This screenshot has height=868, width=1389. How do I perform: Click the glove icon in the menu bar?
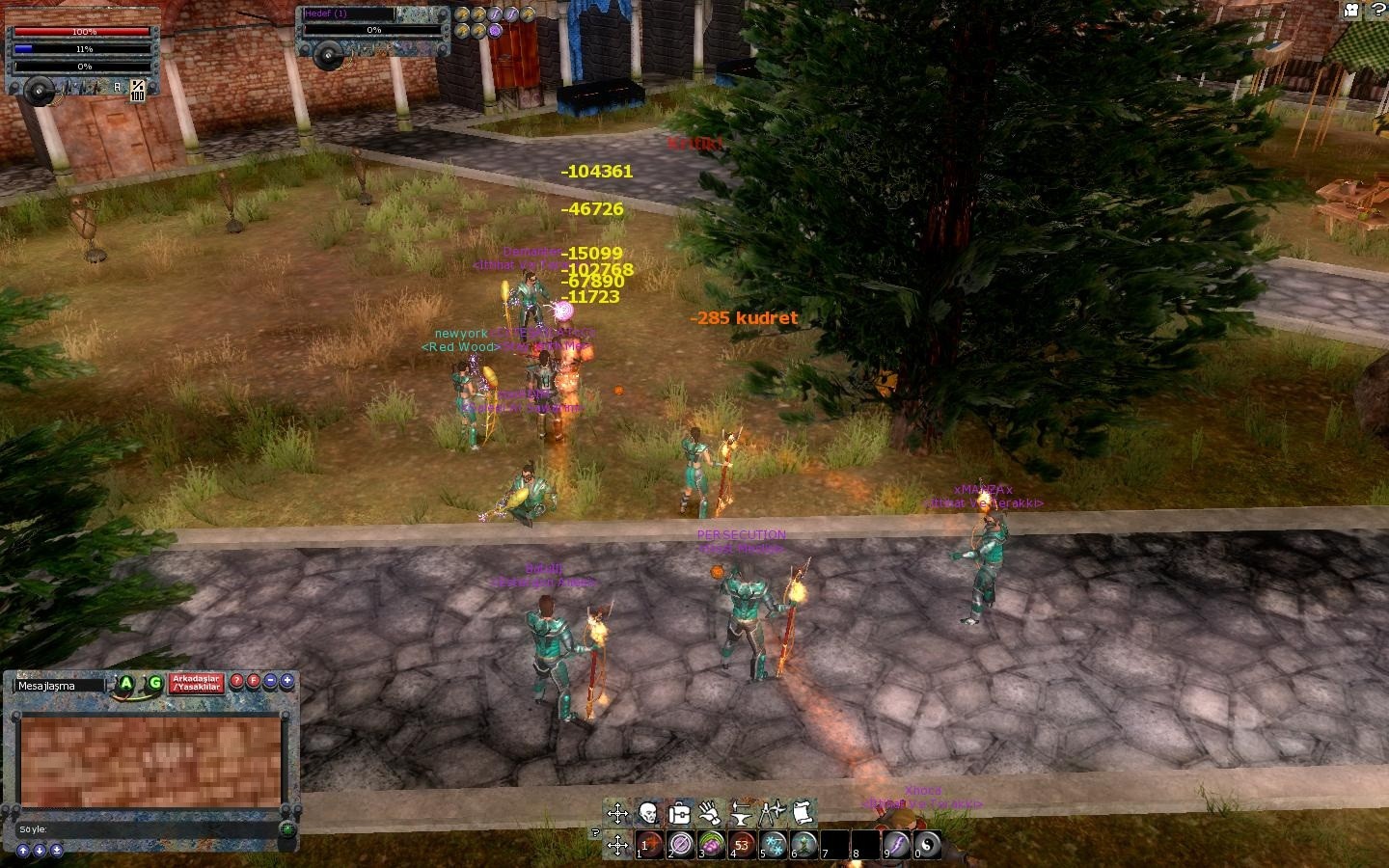click(710, 813)
